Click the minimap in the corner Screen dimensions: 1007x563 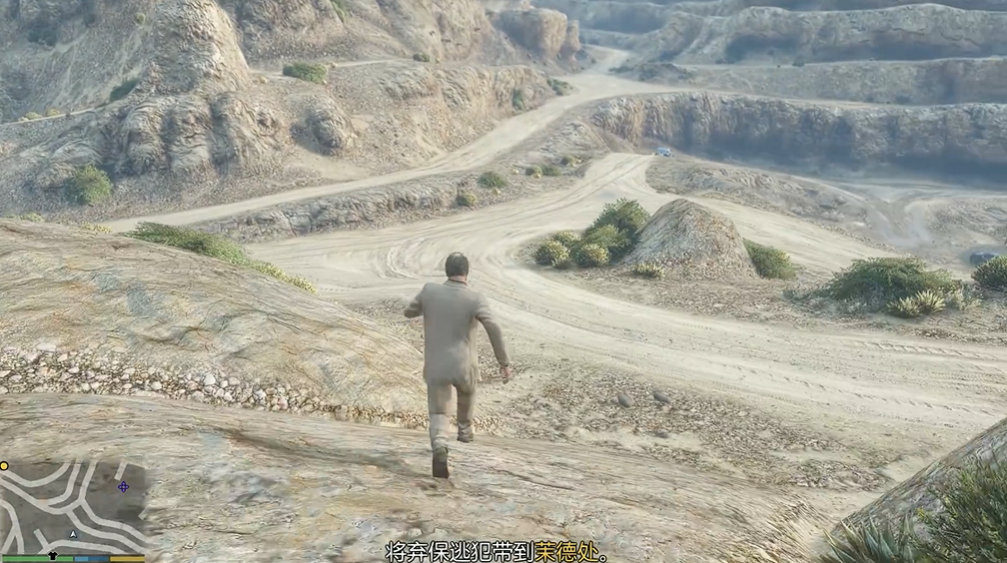coord(75,507)
